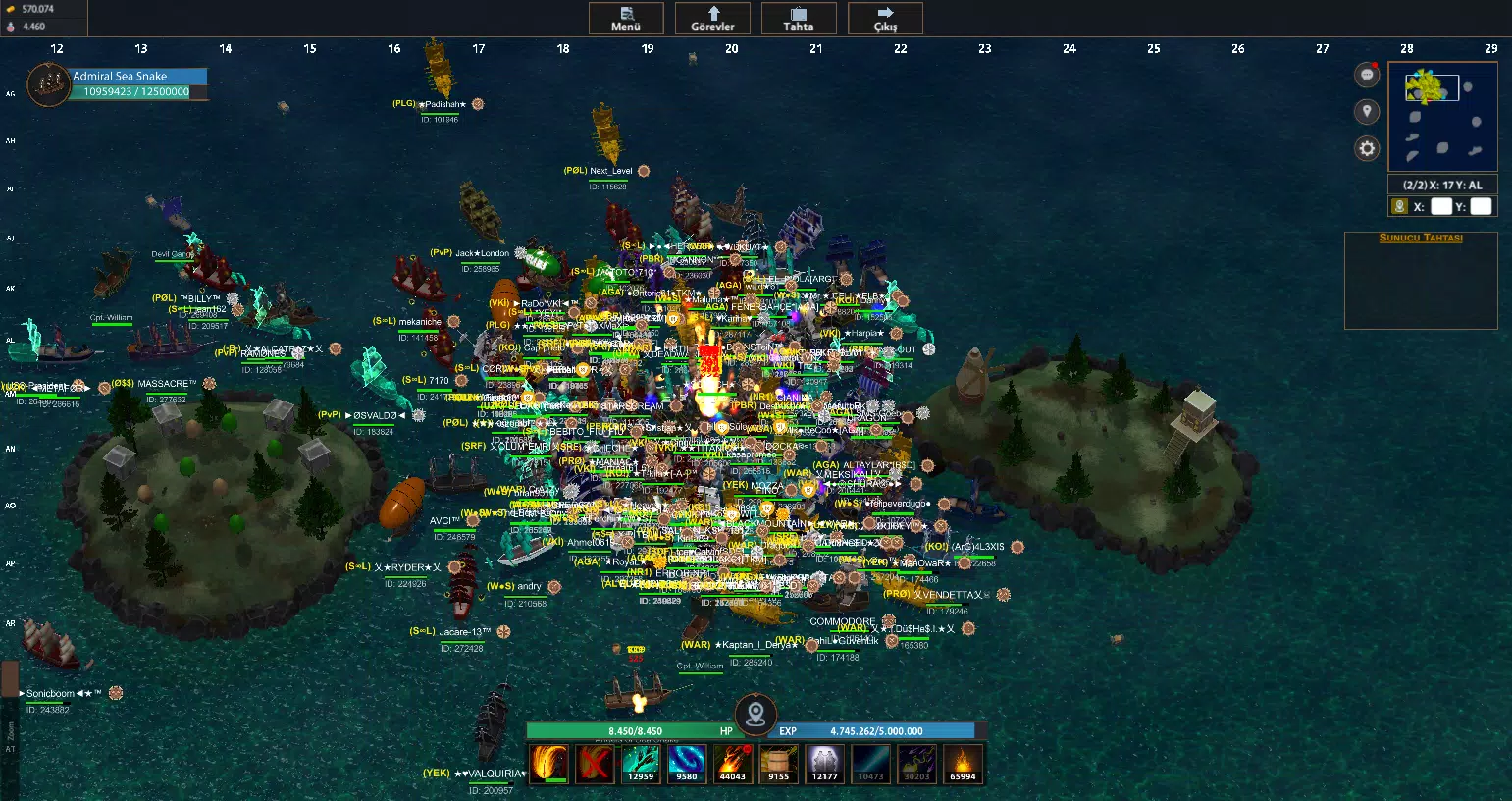Open the Menü panel
This screenshot has width=1512, height=801.
(625, 18)
